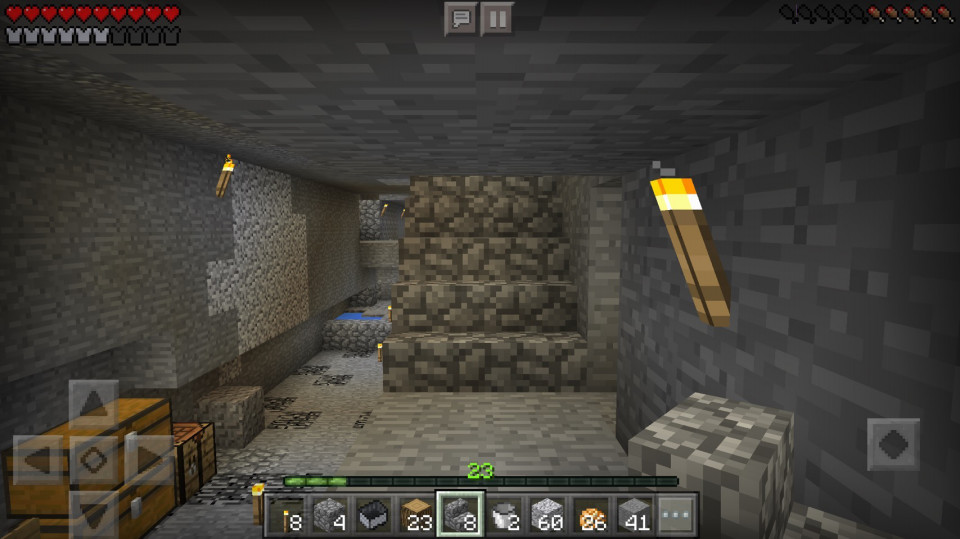This screenshot has height=539, width=960.
Task: Open the chat window
Action: coord(460,19)
